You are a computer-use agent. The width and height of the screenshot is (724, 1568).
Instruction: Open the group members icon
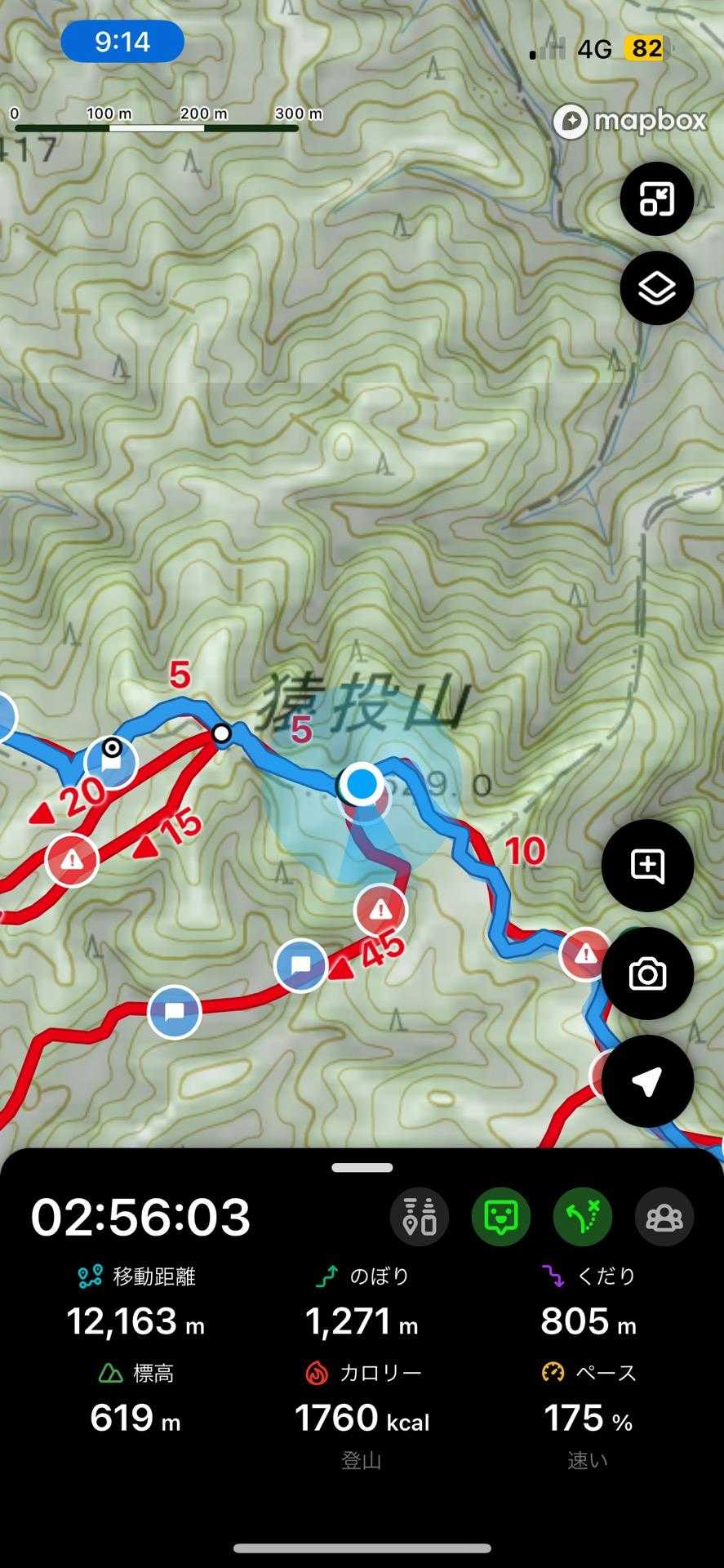664,1217
